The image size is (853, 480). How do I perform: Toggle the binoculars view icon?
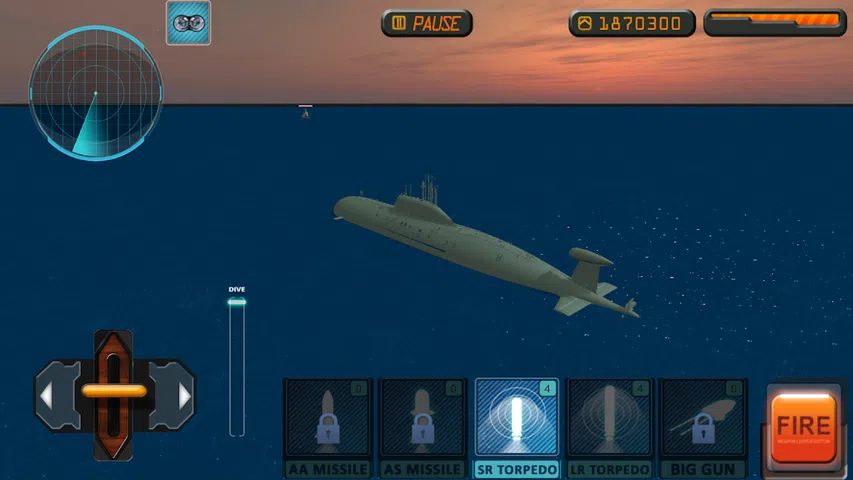tap(188, 23)
